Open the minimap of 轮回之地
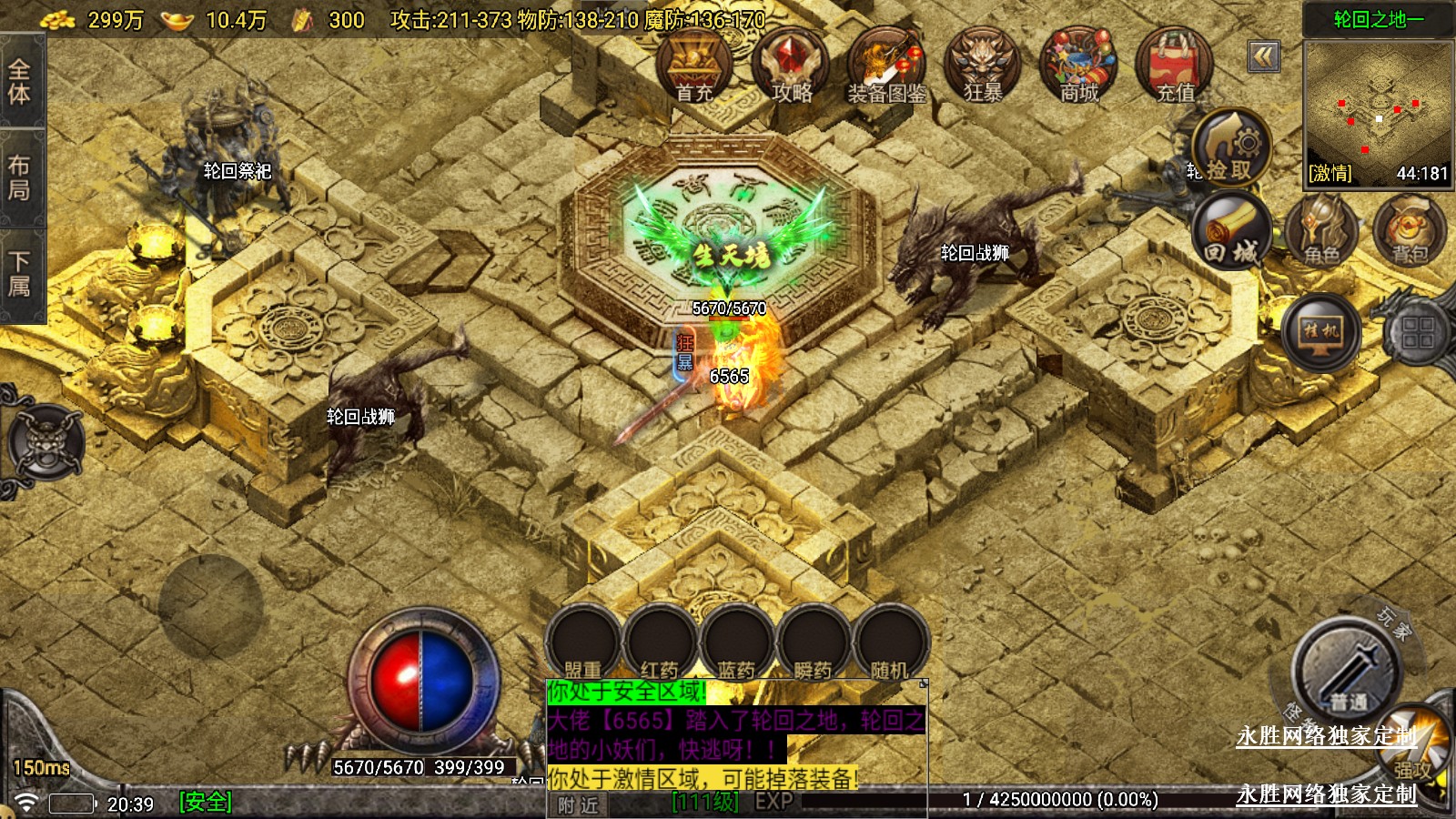The height and width of the screenshot is (819, 1456). (1378, 112)
